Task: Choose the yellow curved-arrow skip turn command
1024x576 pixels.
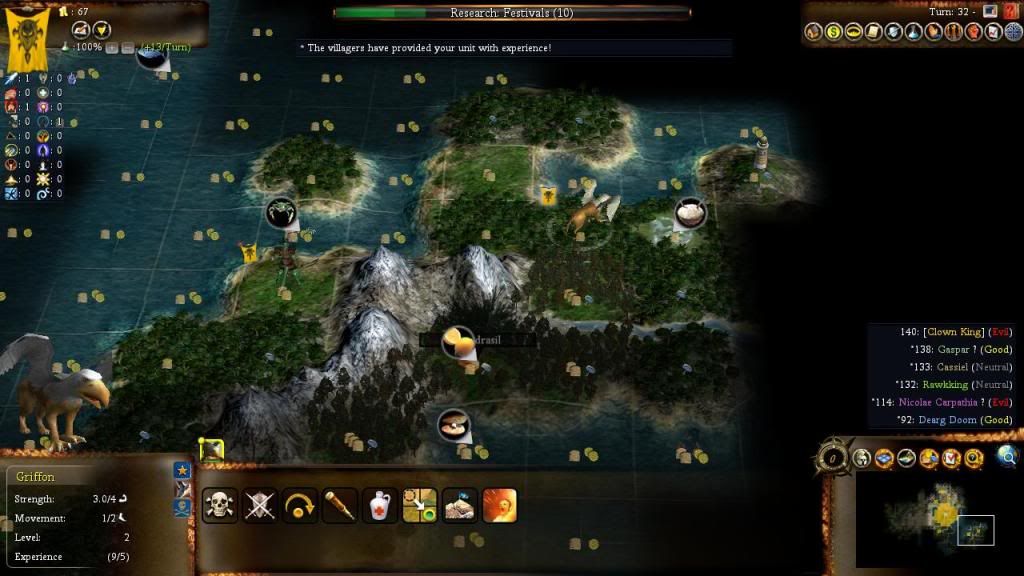Action: pos(300,505)
